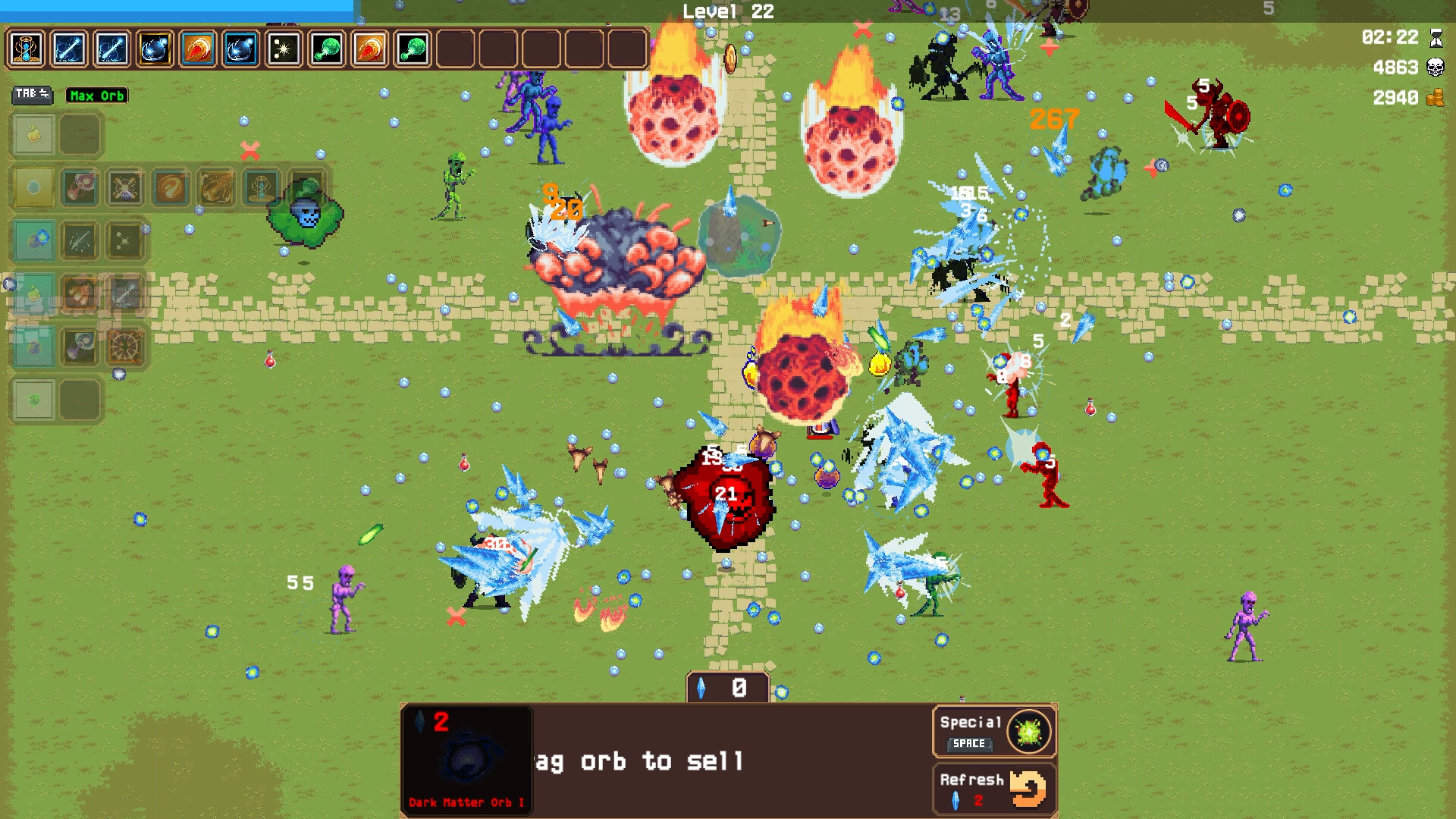
Task: Select the first ice-bolt orb in the toolbar
Action: 69,49
